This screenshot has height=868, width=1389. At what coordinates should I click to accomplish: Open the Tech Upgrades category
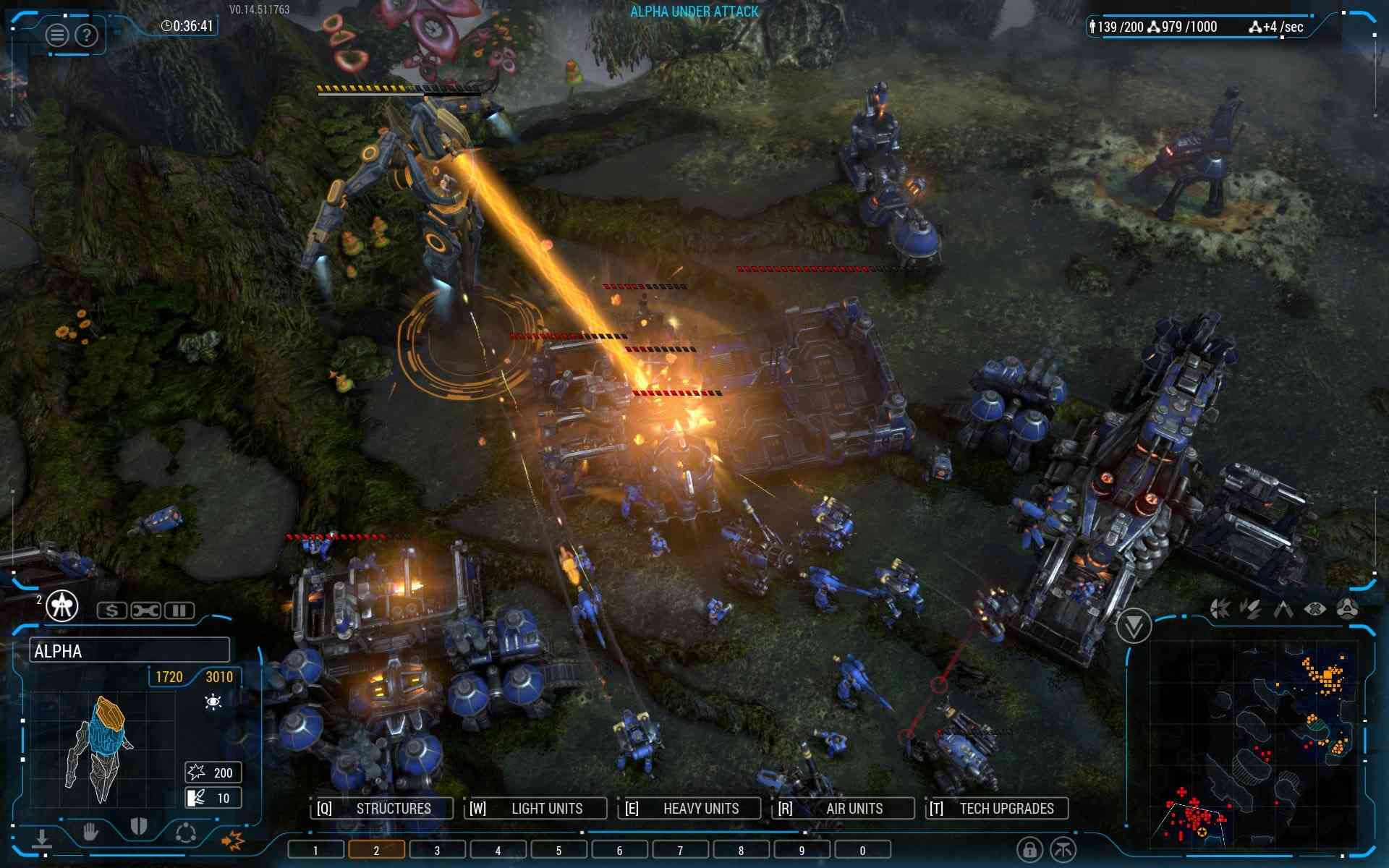point(998,808)
